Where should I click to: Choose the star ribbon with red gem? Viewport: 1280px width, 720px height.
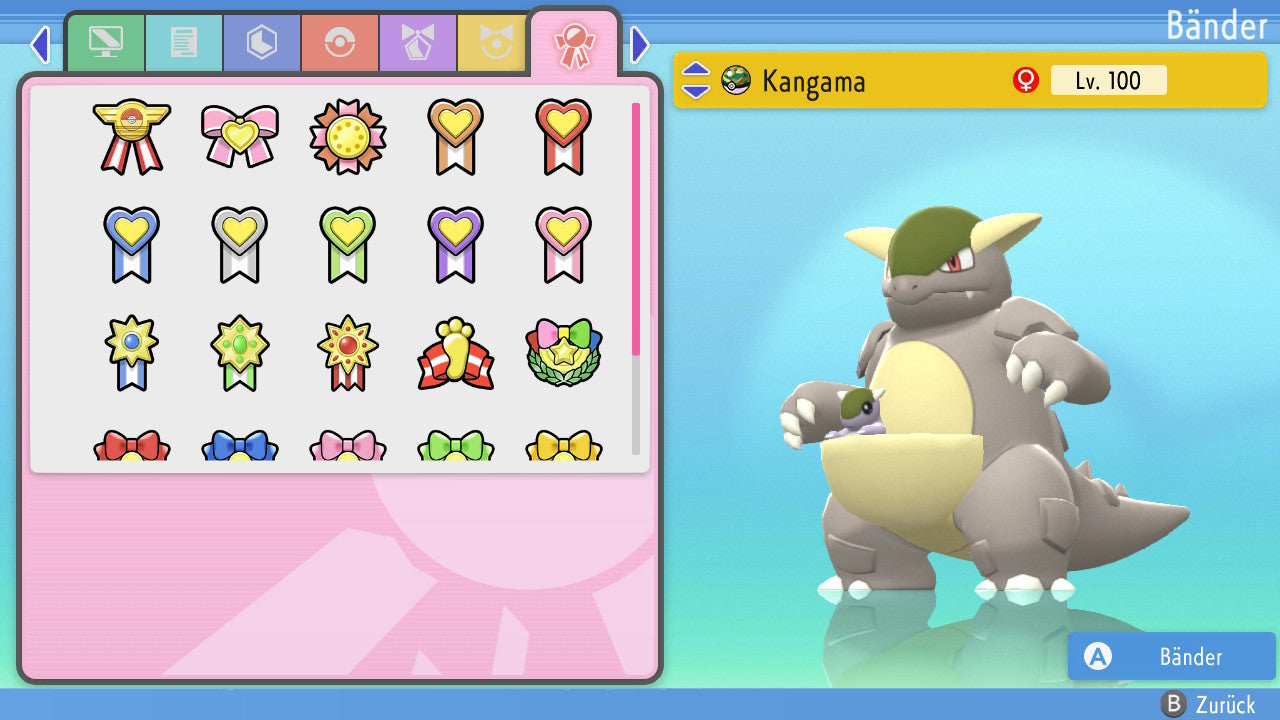[x=348, y=353]
